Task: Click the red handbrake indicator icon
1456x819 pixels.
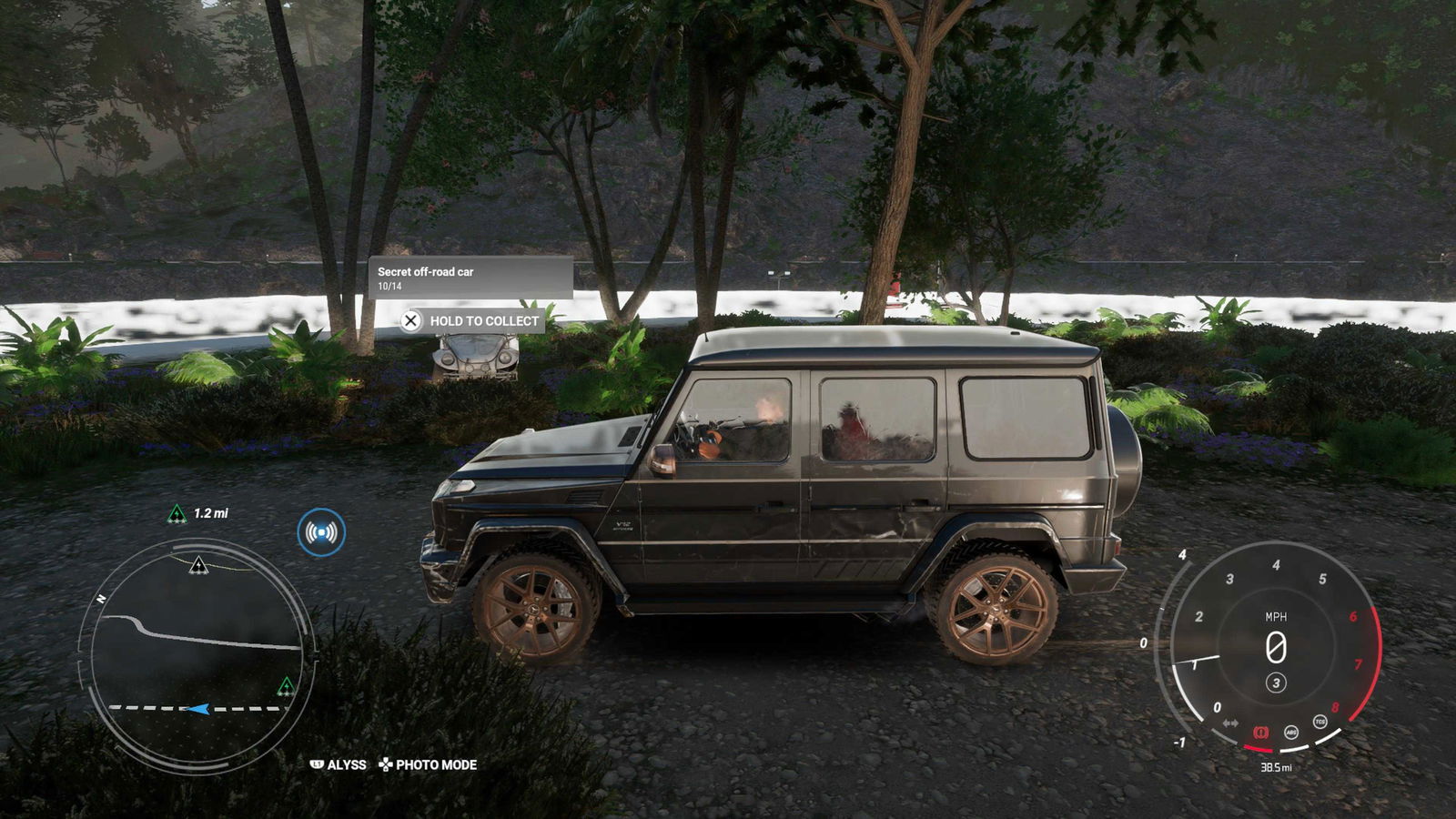Action: 1261,732
